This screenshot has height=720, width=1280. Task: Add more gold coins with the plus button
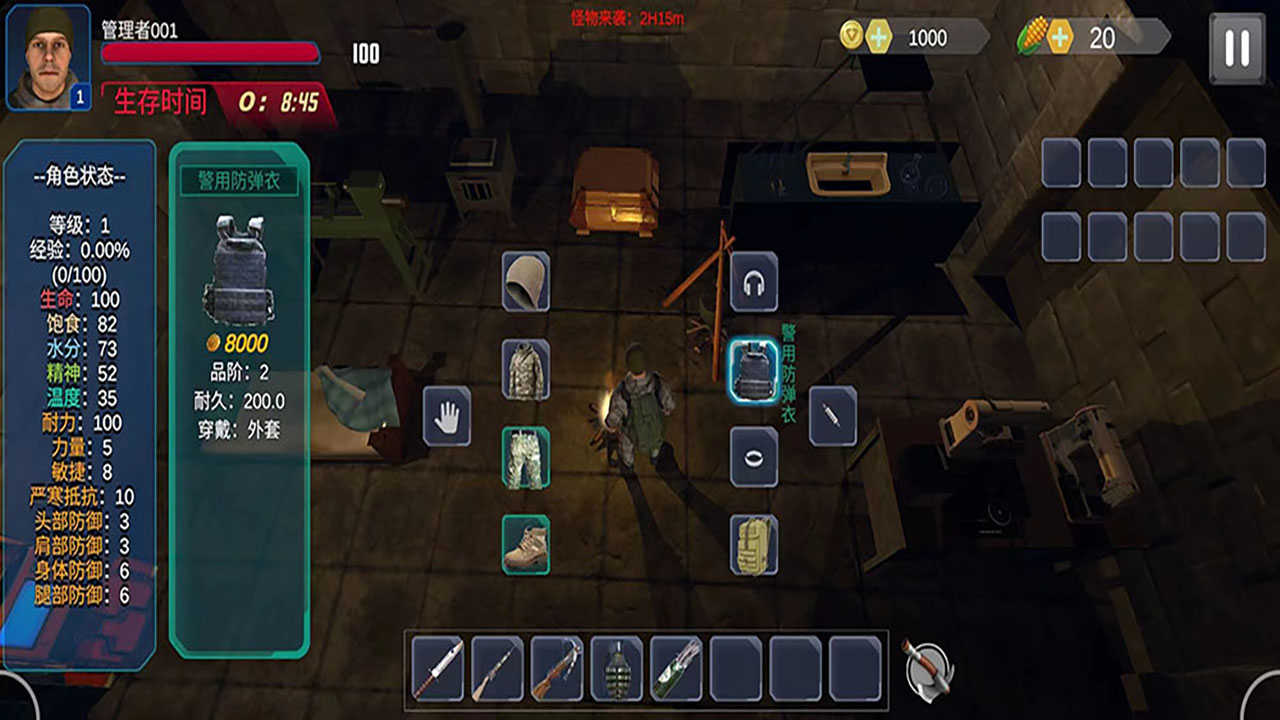(878, 37)
